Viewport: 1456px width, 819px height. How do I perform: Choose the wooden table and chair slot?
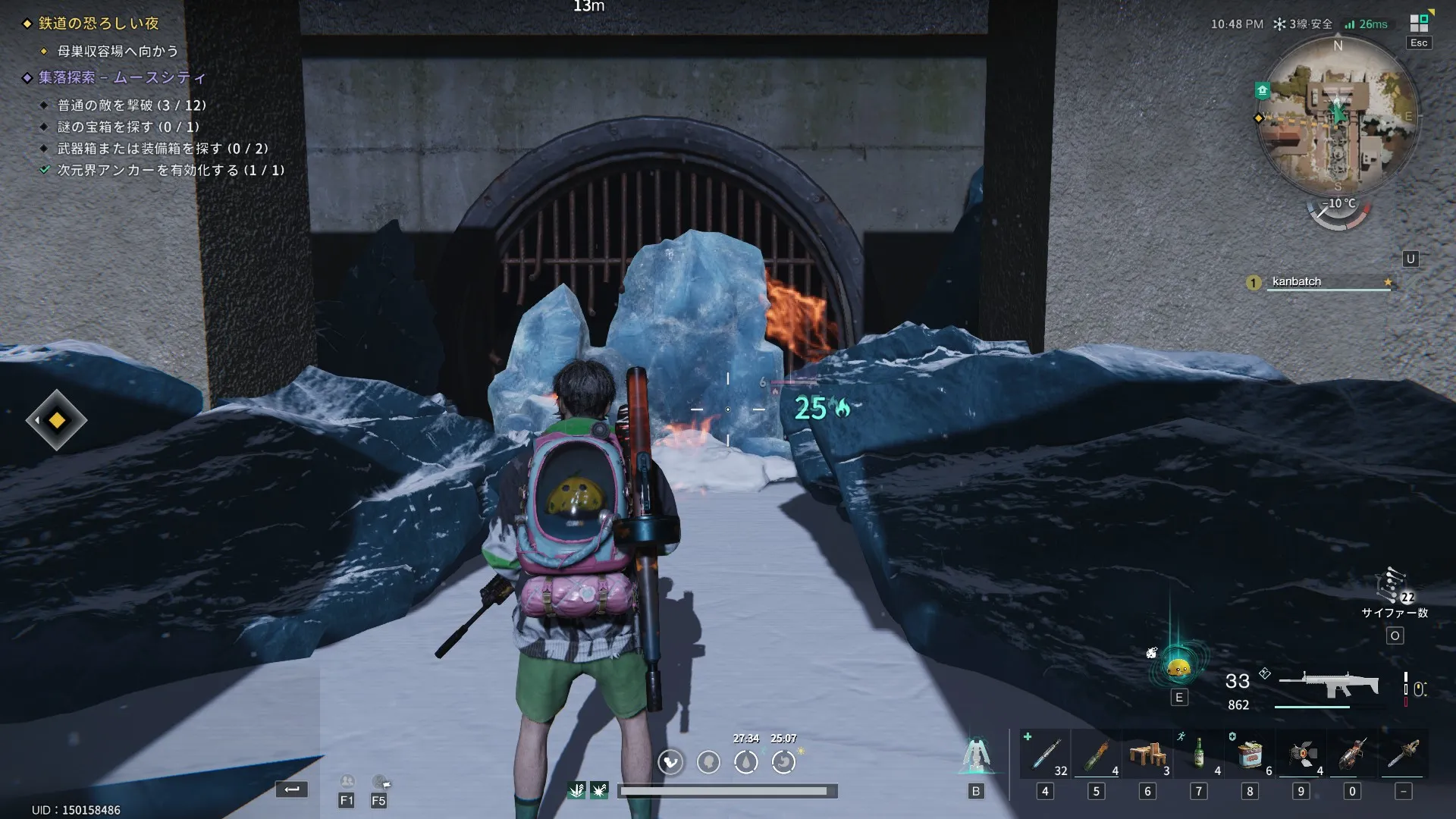[x=1147, y=755]
